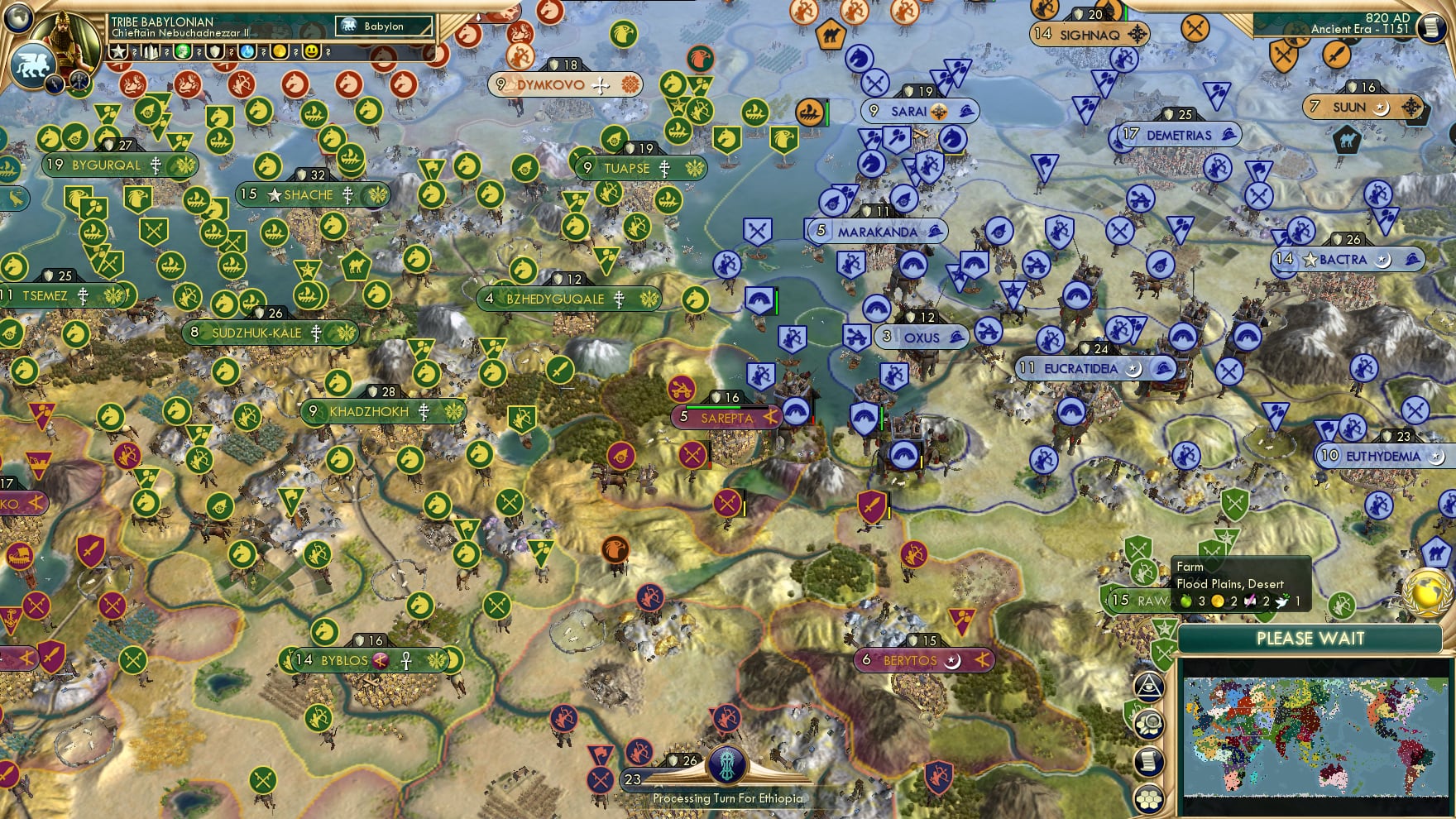Viewport: 1456px width, 819px height.
Task: Open the Babylon civilization selector dropdown
Action: [384, 26]
